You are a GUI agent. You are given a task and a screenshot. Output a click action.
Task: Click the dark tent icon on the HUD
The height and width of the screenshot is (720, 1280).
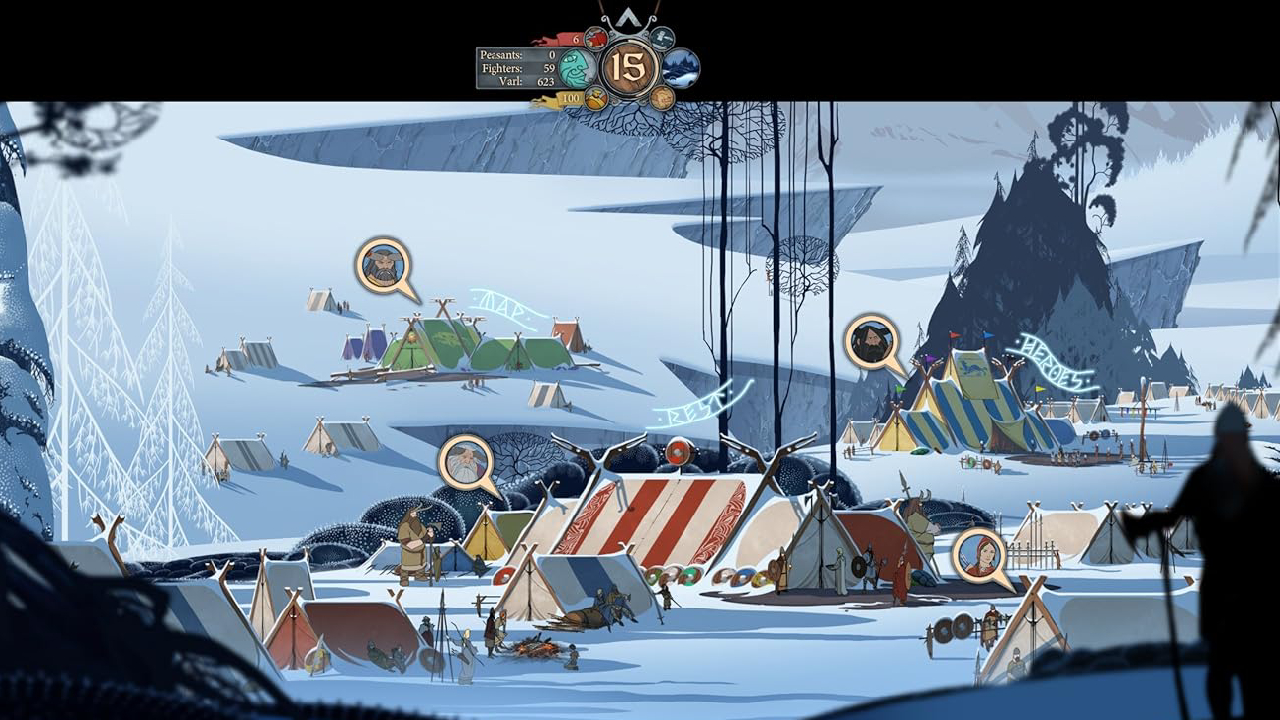coord(662,38)
